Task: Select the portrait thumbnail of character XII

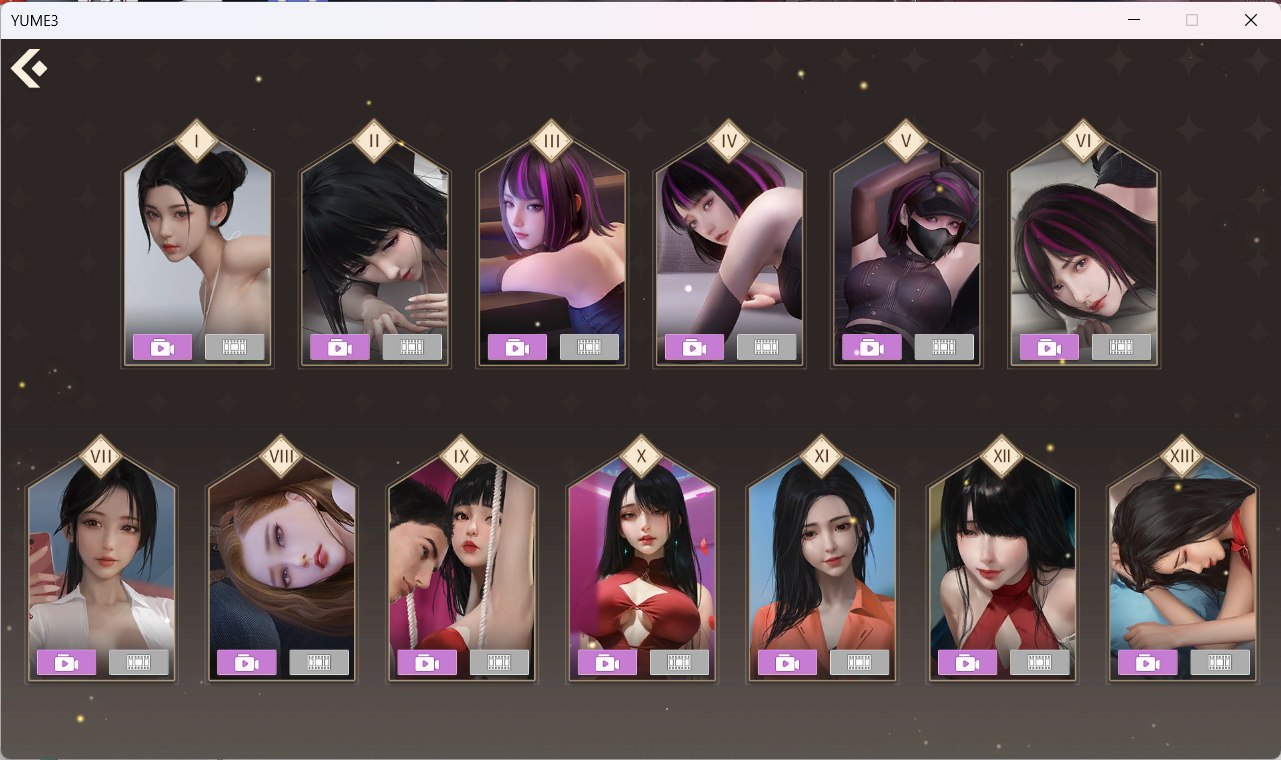Action: (x=1002, y=560)
